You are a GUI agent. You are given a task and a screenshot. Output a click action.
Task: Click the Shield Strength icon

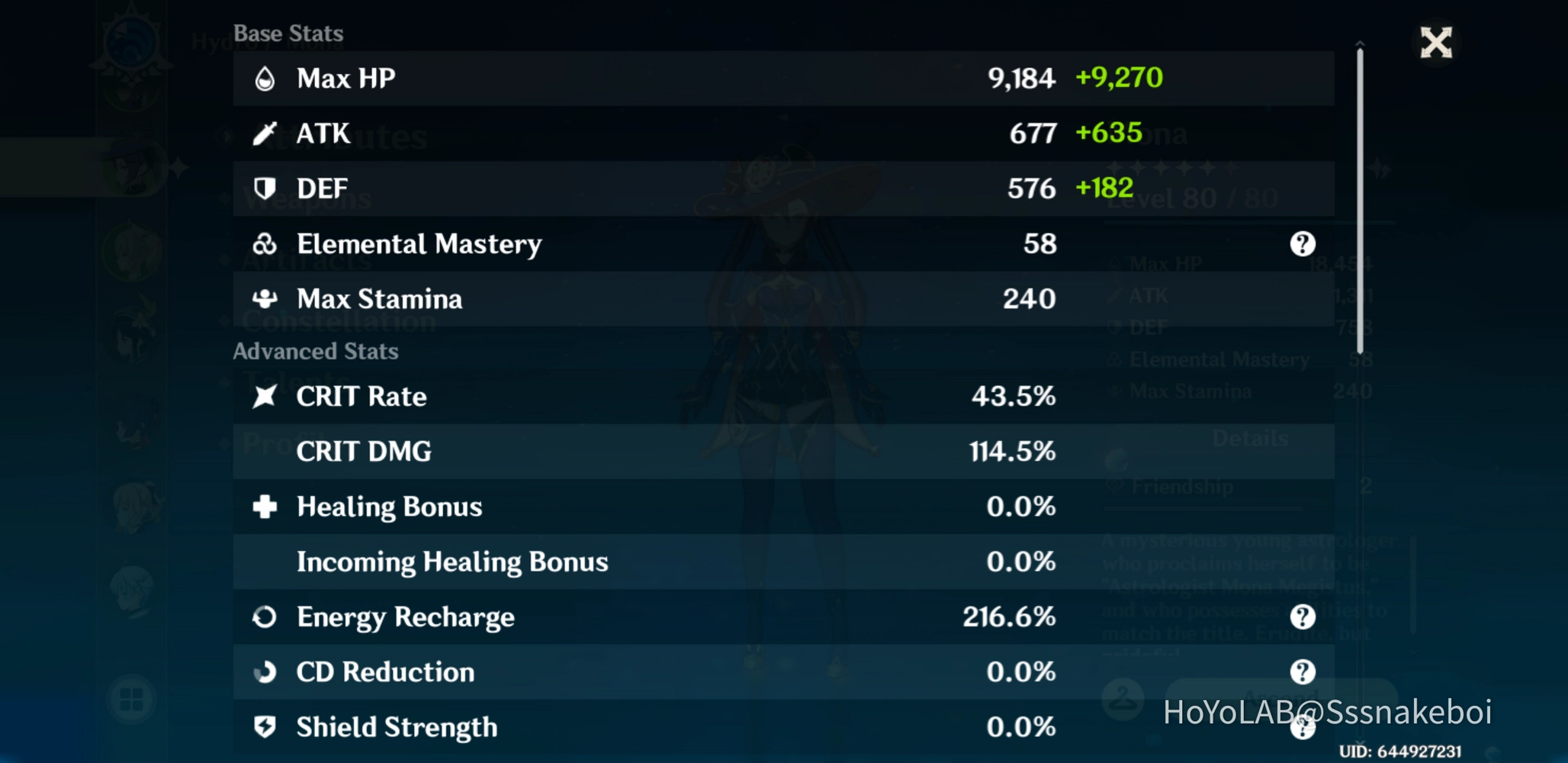pos(265,726)
